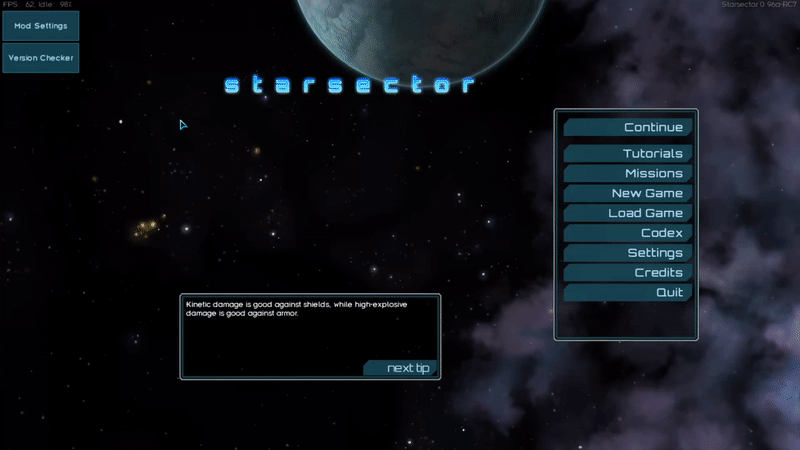Quit the game
This screenshot has height=450, width=800.
[627, 293]
